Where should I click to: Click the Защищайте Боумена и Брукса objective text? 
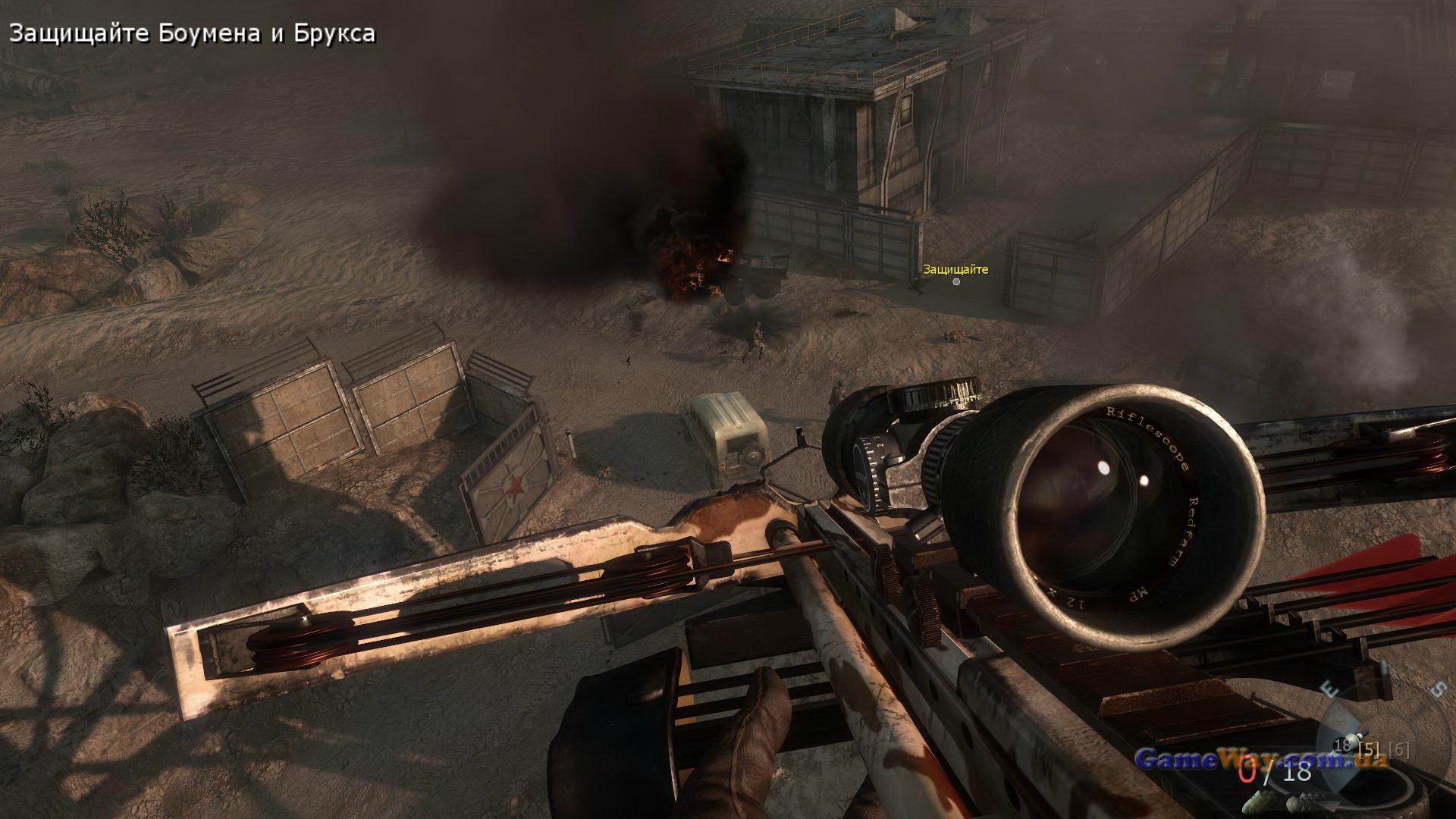coord(192,34)
